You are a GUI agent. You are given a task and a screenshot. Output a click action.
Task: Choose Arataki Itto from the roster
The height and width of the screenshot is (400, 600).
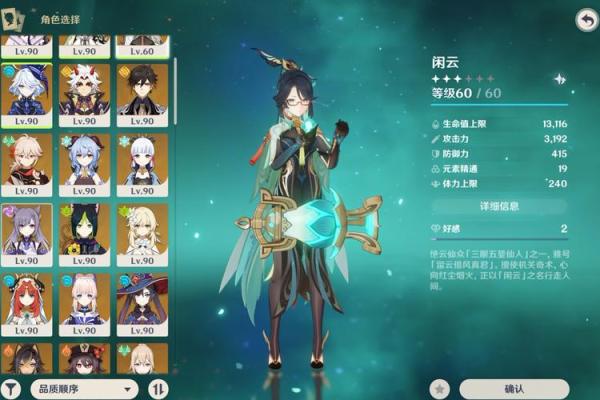pos(85,95)
